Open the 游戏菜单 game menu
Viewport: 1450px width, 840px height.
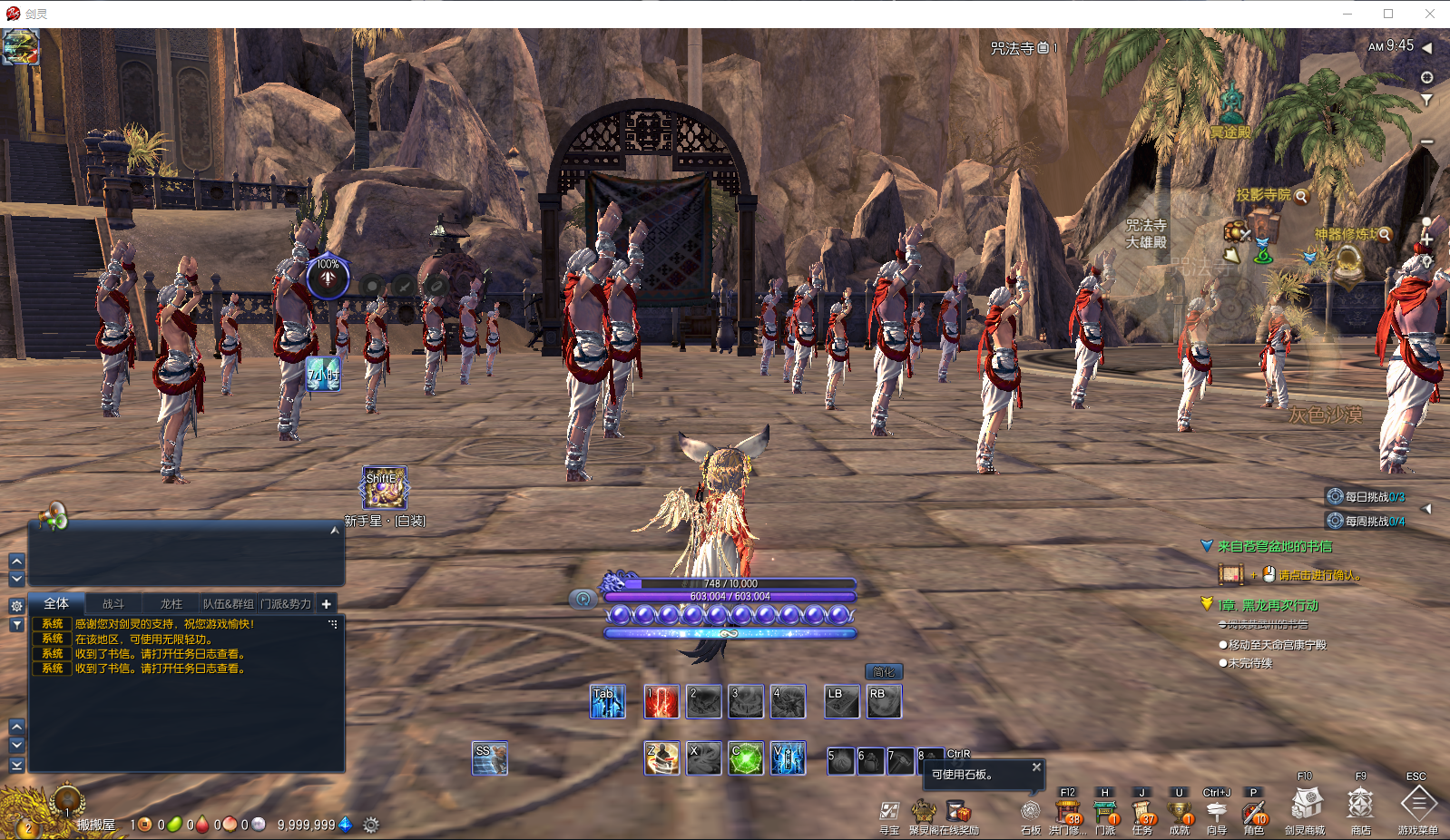[1418, 805]
